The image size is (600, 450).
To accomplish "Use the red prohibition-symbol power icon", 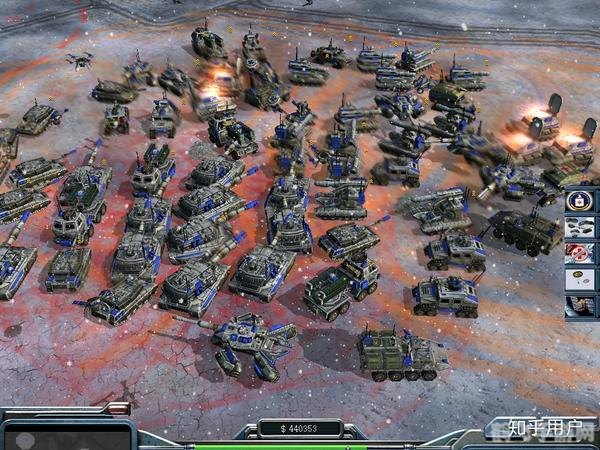I will [582, 254].
